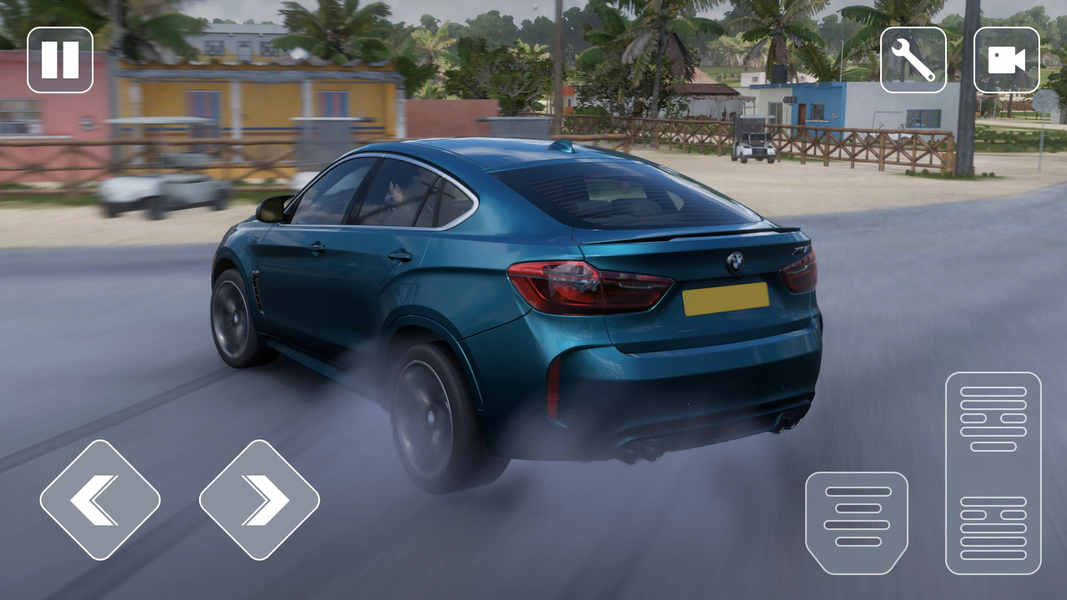
Task: Open the wrench settings menu
Action: 913,60
